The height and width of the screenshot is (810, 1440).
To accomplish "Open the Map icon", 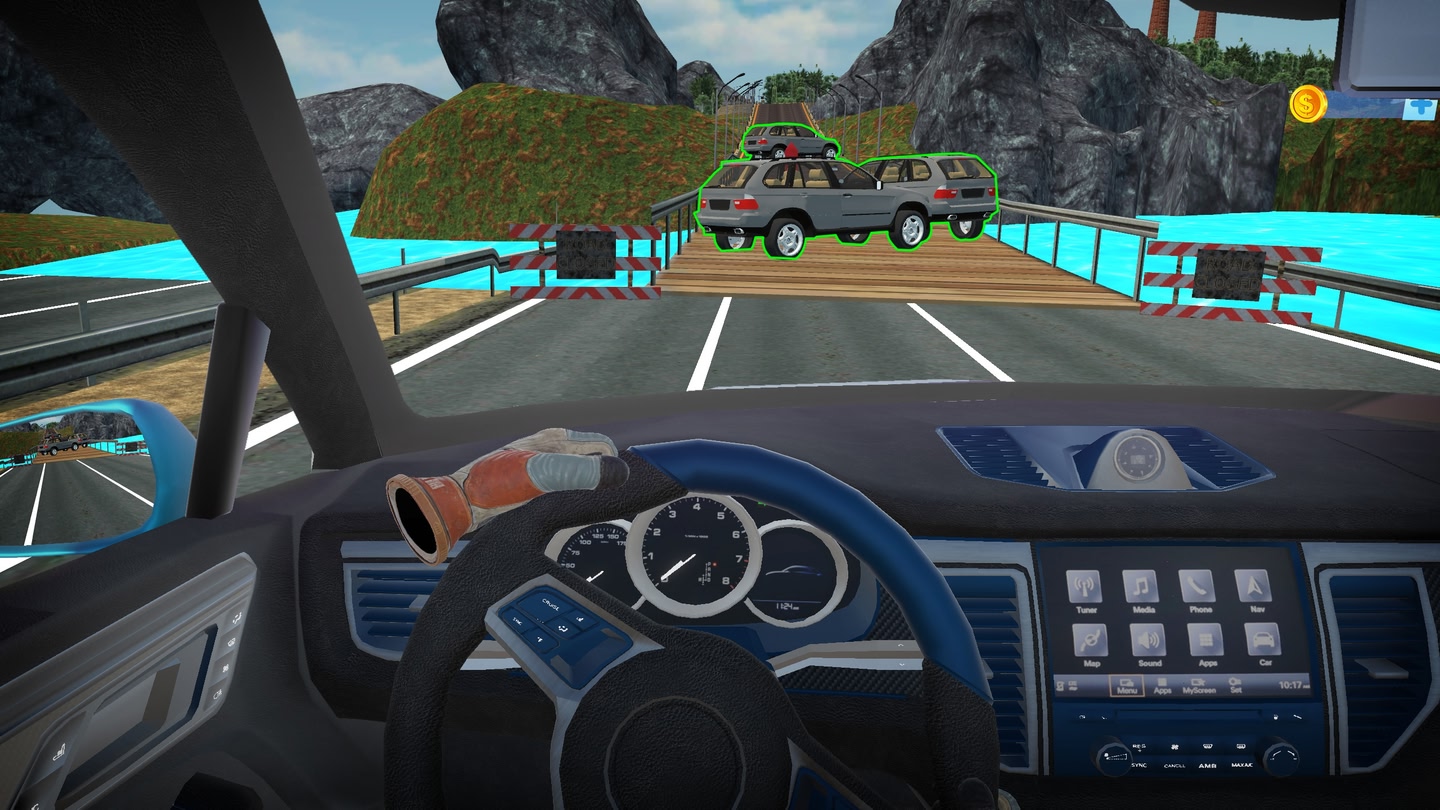I will pyautogui.click(x=1092, y=640).
